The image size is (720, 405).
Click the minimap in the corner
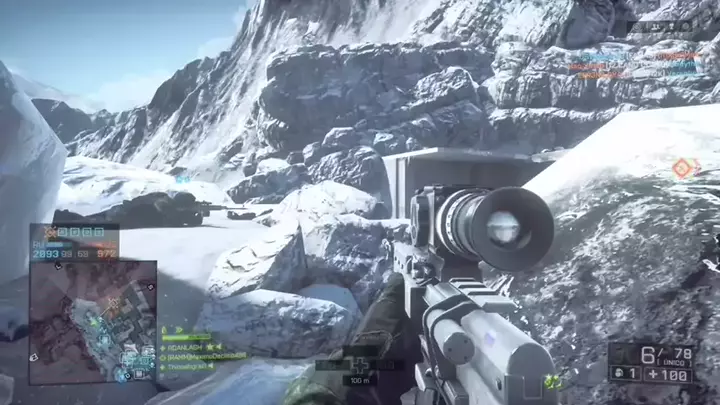(x=92, y=322)
